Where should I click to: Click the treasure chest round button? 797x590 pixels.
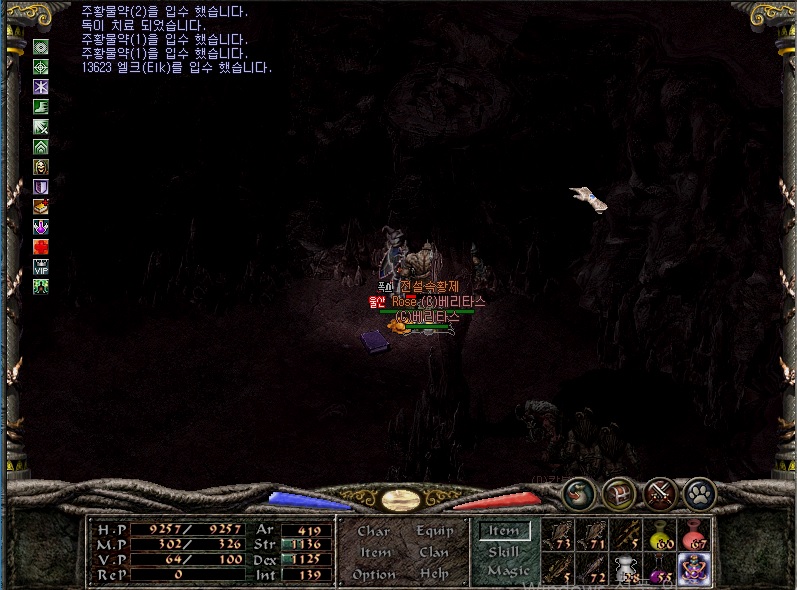[618, 492]
